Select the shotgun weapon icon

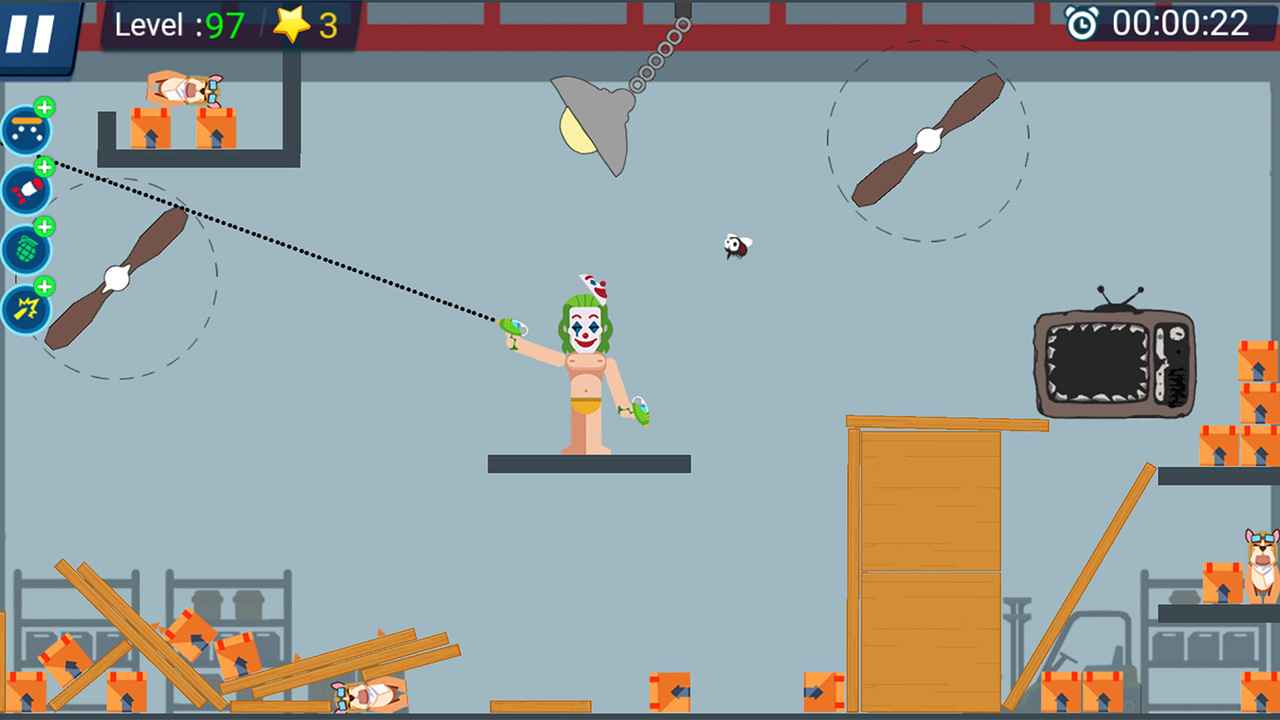pyautogui.click(x=27, y=131)
